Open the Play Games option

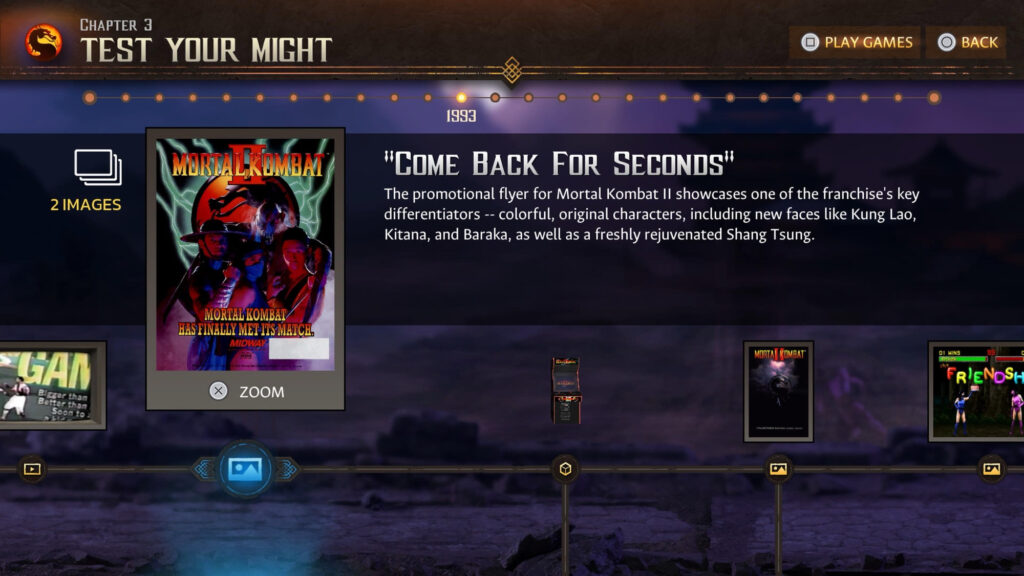pos(855,42)
